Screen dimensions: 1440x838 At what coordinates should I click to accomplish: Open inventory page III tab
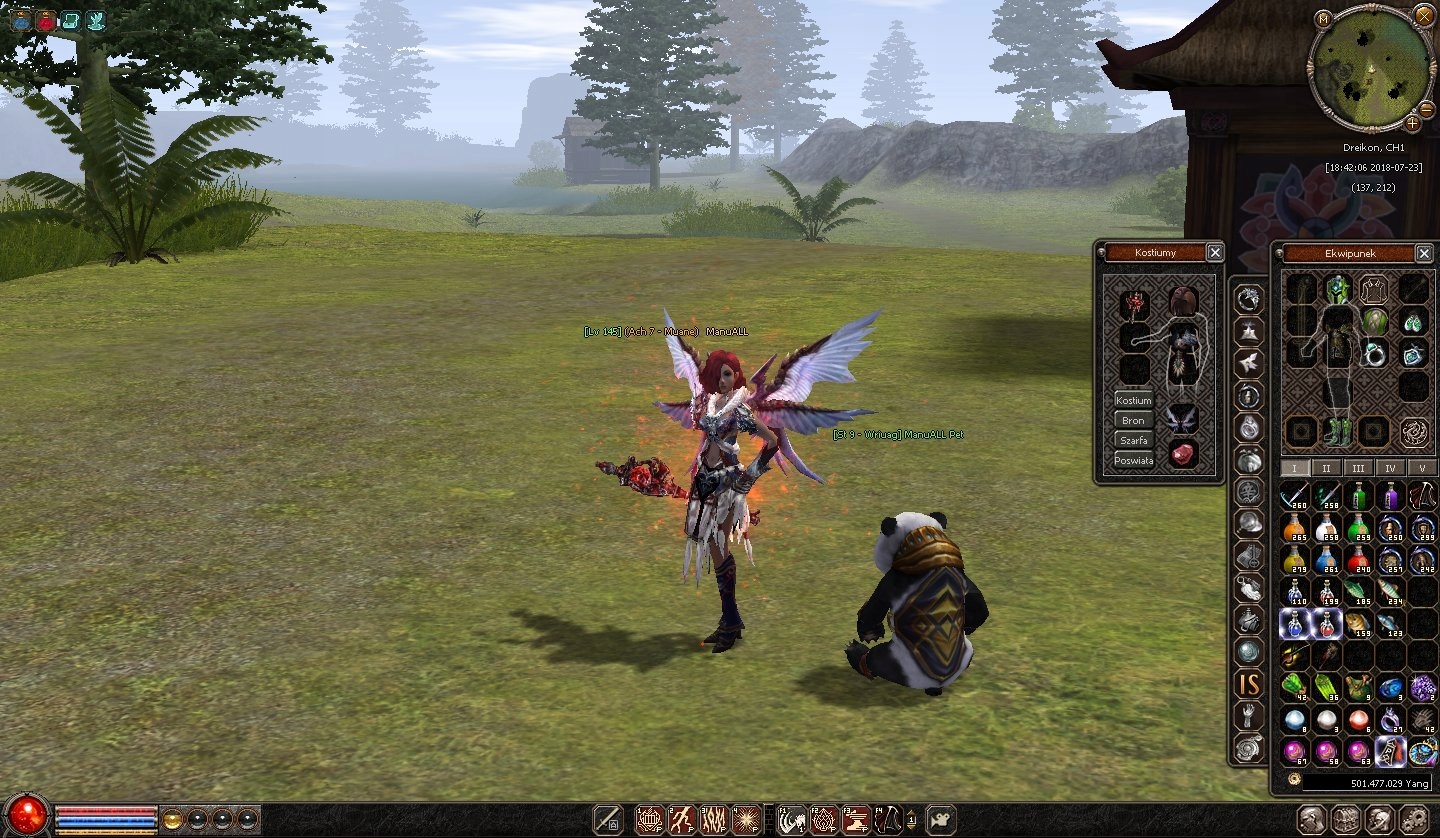[1358, 468]
